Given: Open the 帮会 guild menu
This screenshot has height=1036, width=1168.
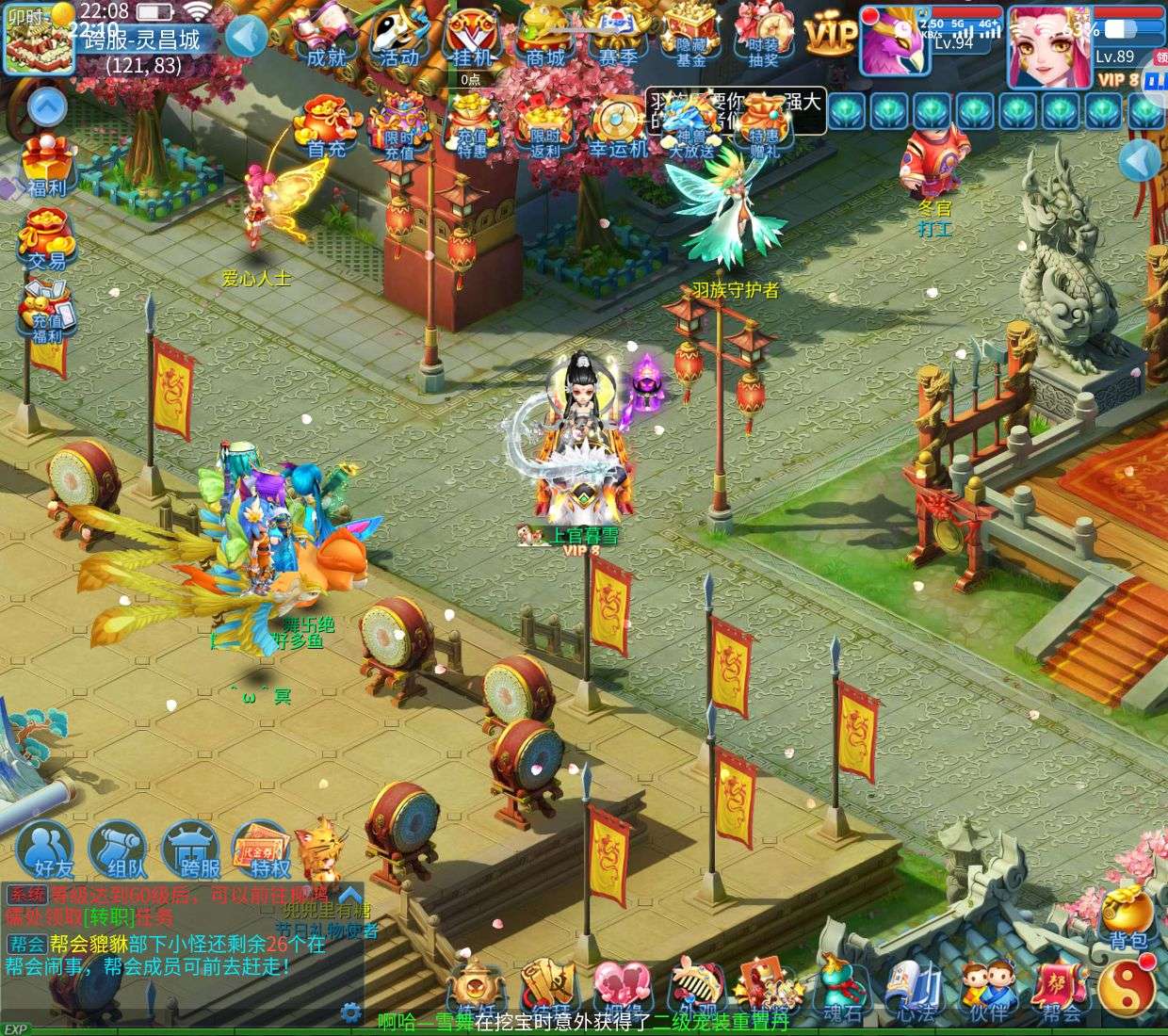Looking at the screenshot, I should [x=1061, y=994].
